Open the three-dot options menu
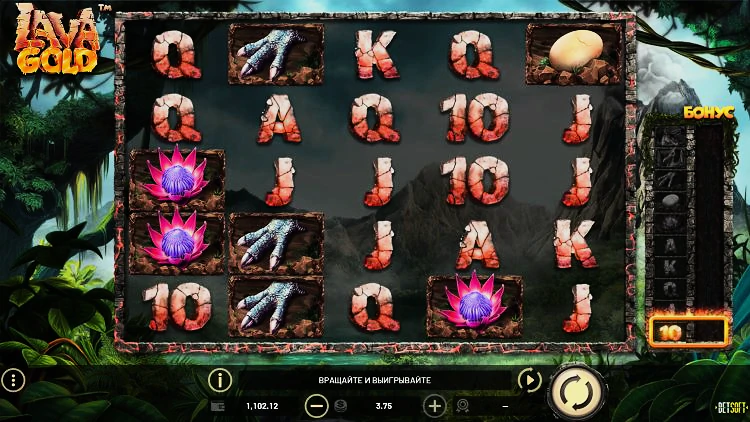Viewport: 750px width, 422px height. click(x=13, y=380)
